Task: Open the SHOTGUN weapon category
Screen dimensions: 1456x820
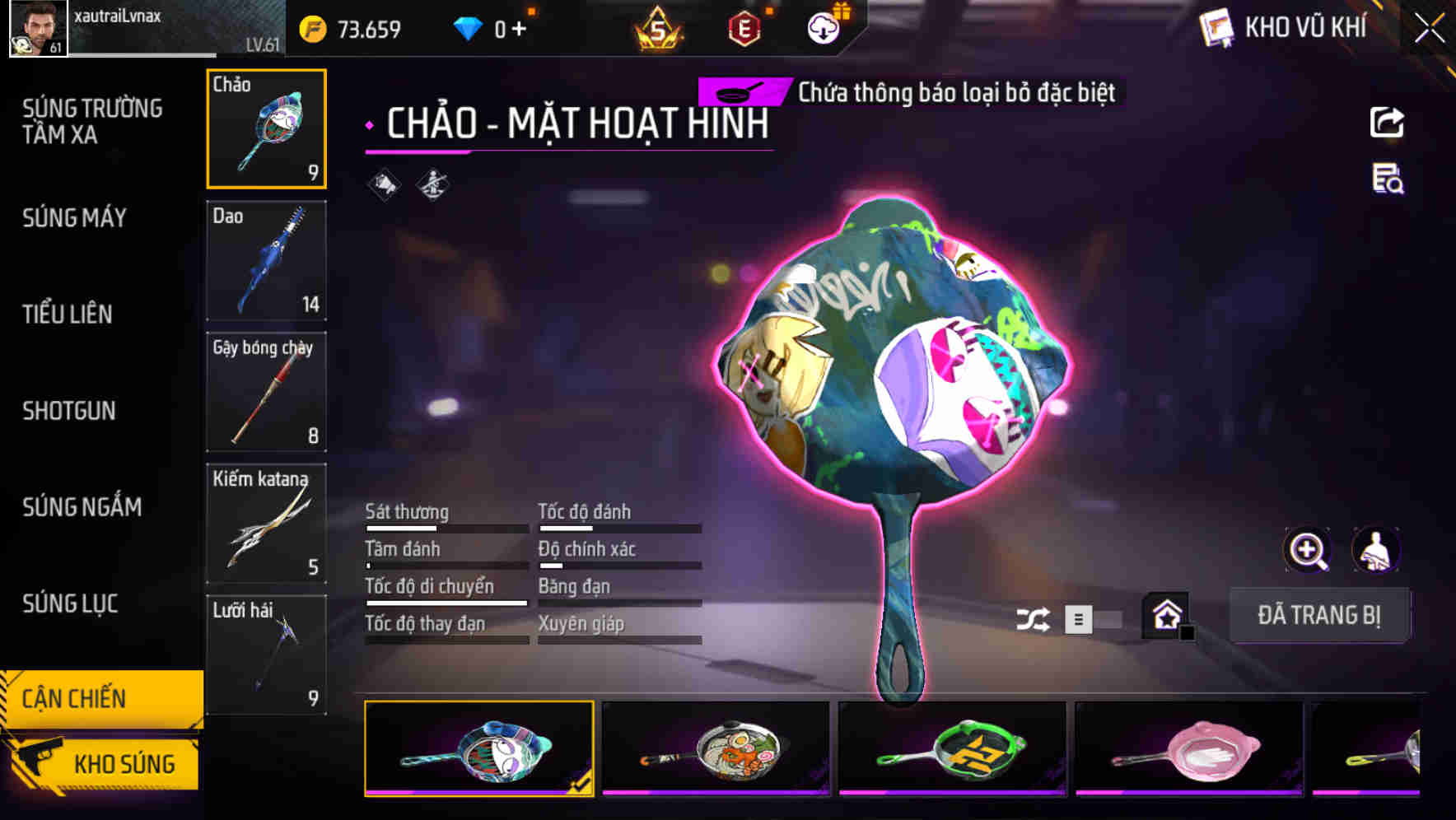Action: click(x=68, y=411)
